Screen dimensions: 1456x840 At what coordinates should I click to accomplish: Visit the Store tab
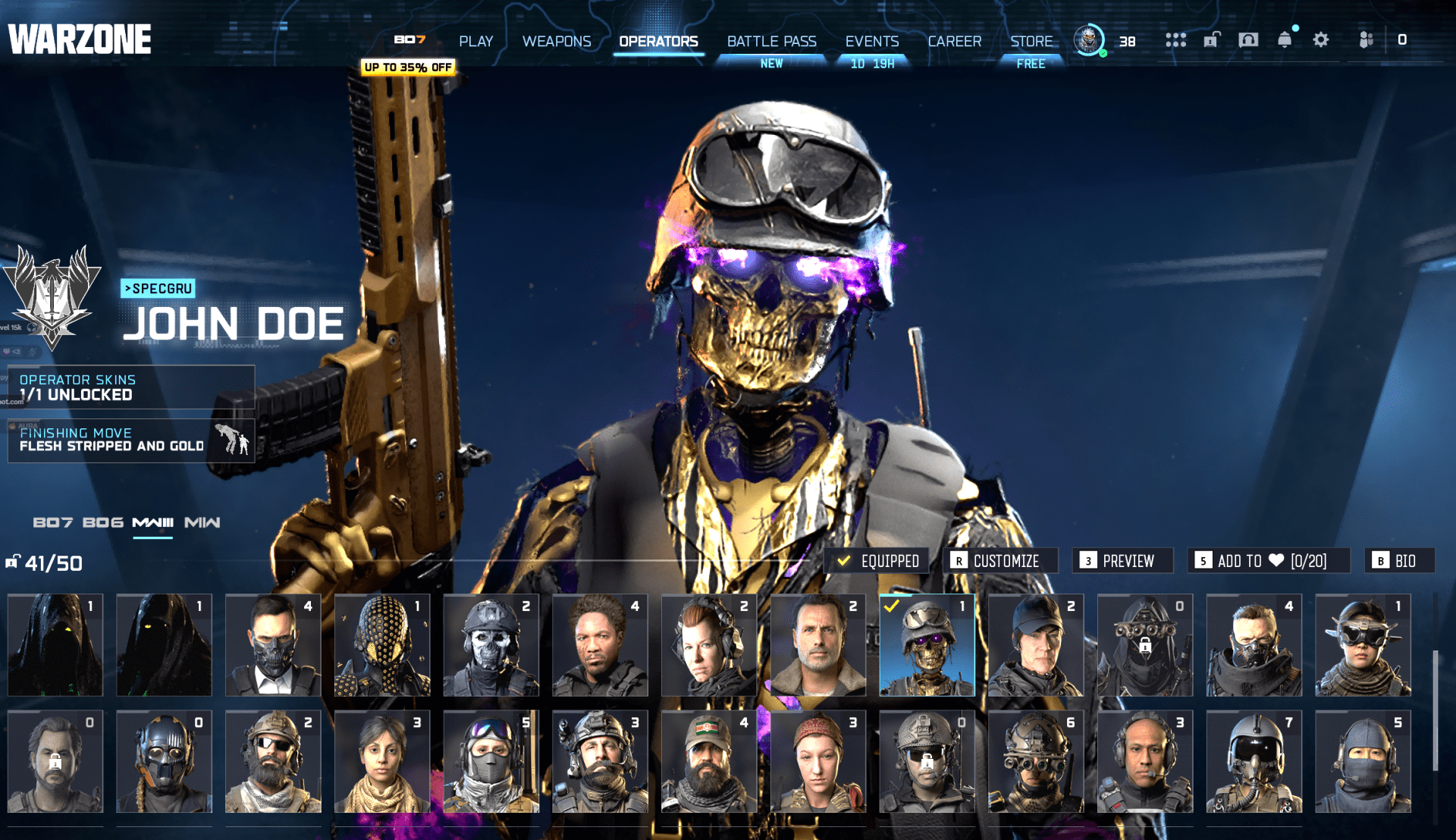pos(1031,41)
